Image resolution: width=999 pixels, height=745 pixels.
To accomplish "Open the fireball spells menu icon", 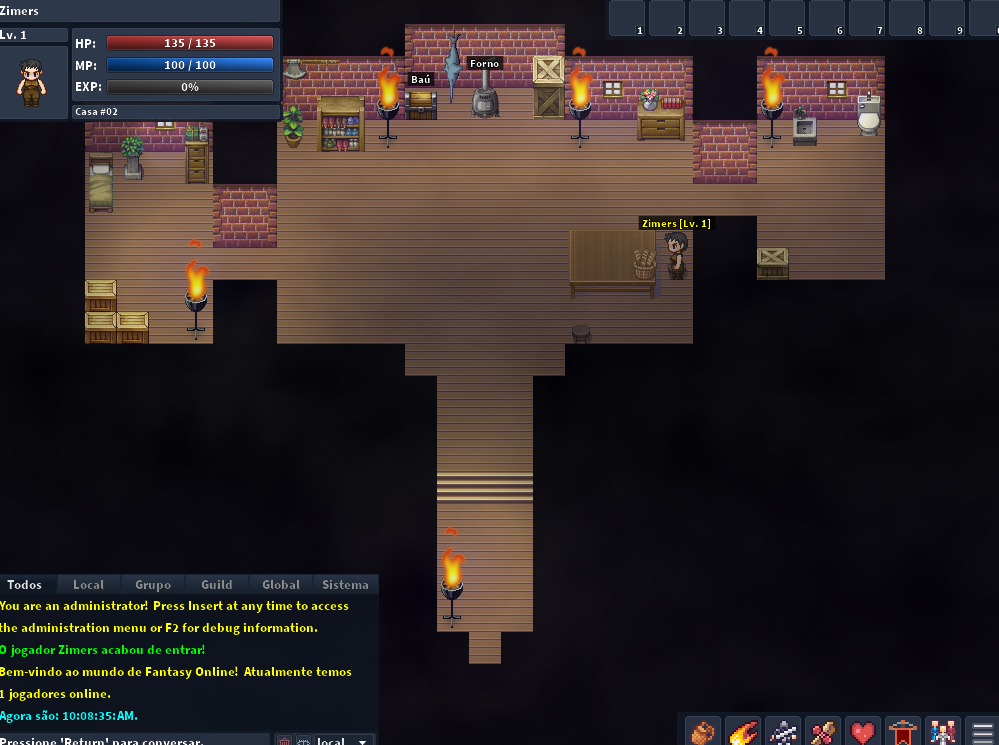I will [x=744, y=732].
